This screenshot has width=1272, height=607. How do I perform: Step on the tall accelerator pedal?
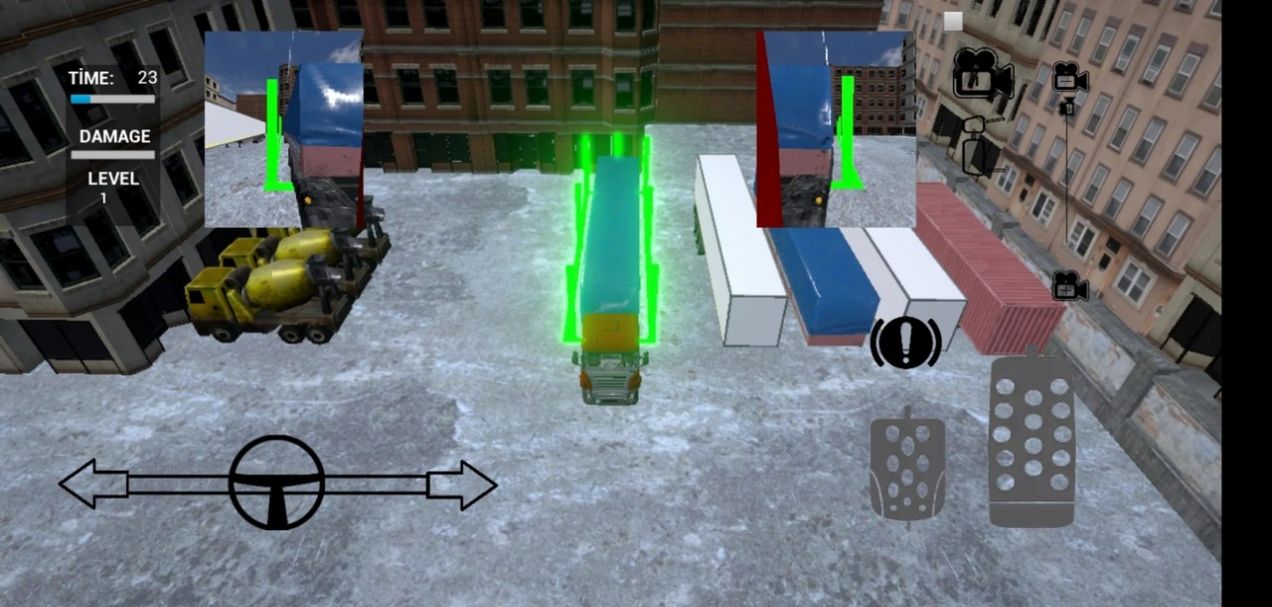click(1031, 439)
